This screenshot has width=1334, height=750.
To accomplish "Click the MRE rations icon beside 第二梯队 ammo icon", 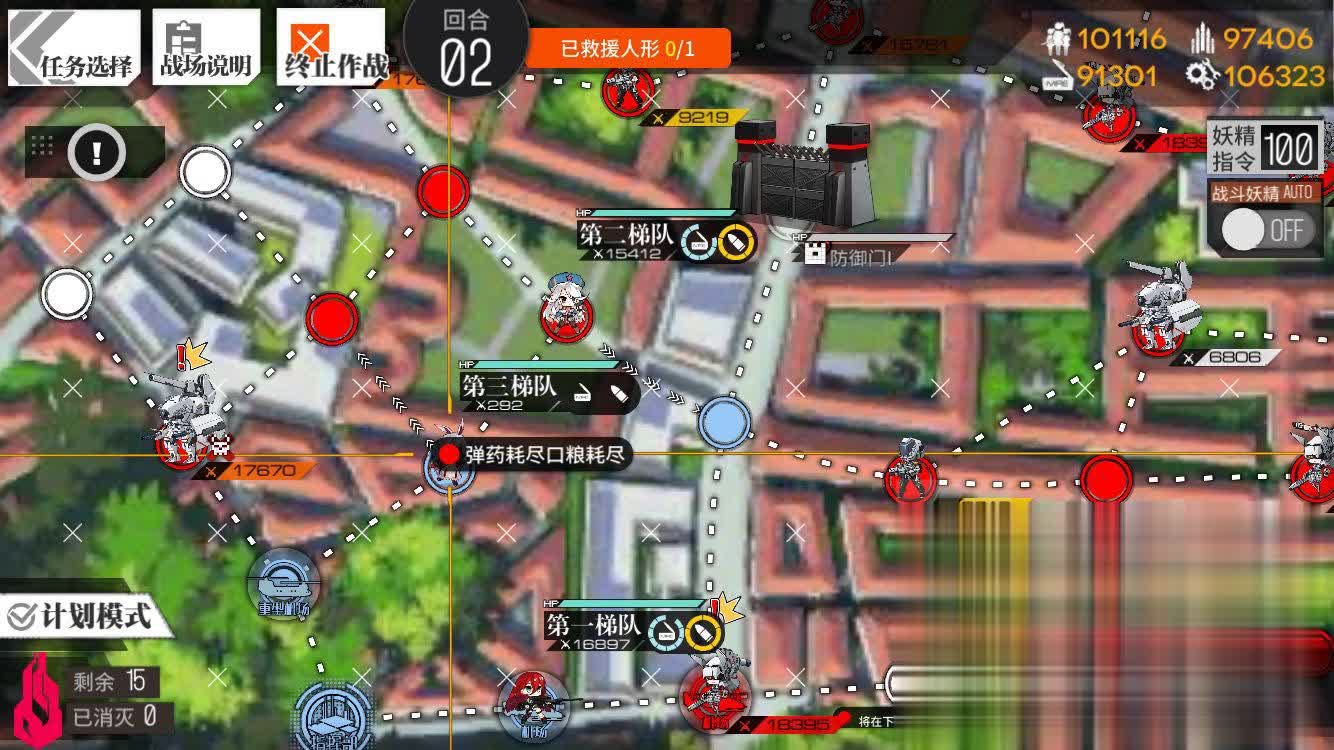I will (x=699, y=243).
